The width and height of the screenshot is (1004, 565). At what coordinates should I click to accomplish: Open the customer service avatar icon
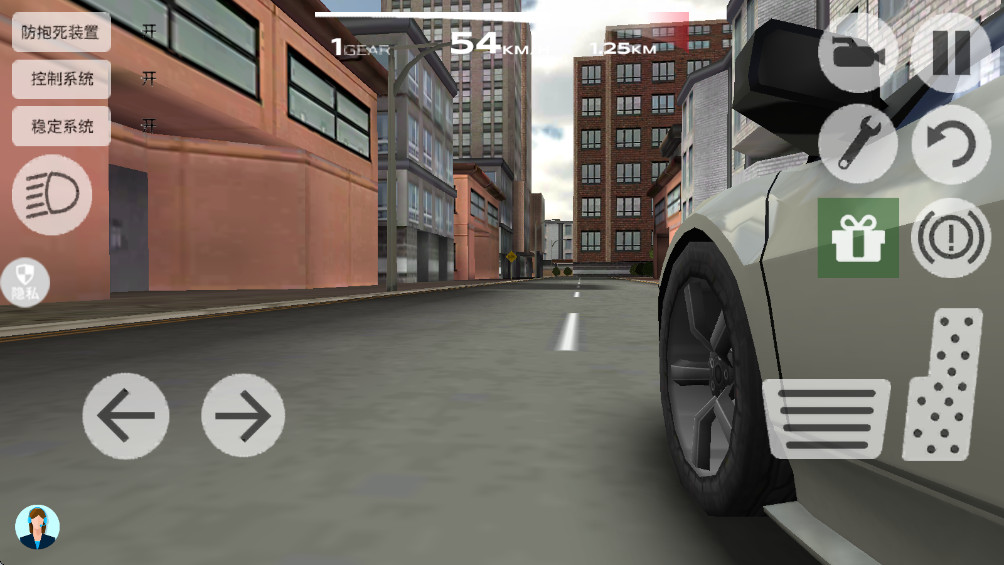point(38,527)
